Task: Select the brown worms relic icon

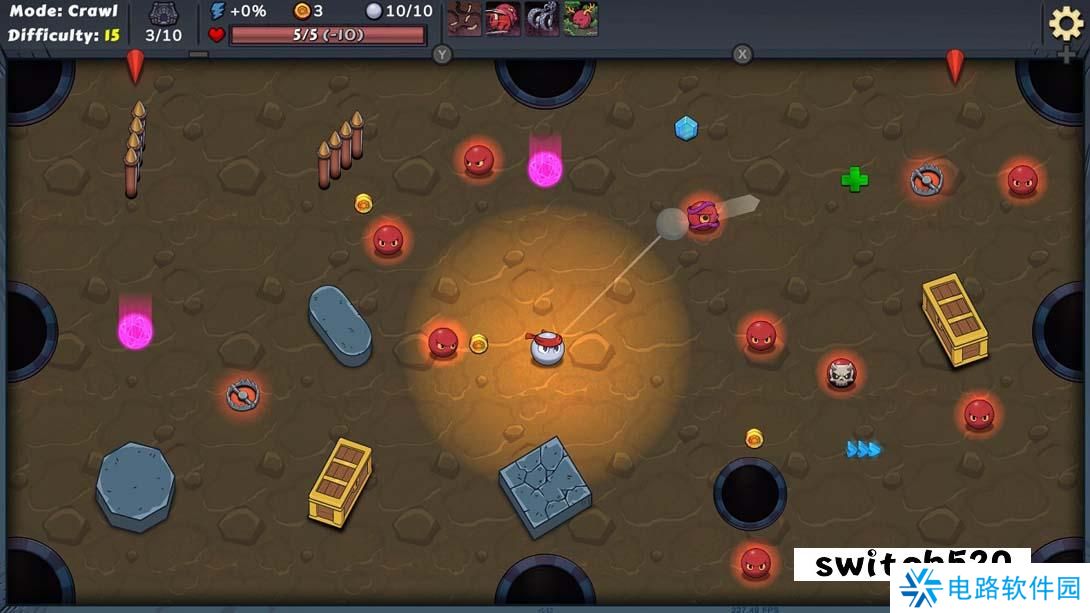Action: tap(464, 19)
